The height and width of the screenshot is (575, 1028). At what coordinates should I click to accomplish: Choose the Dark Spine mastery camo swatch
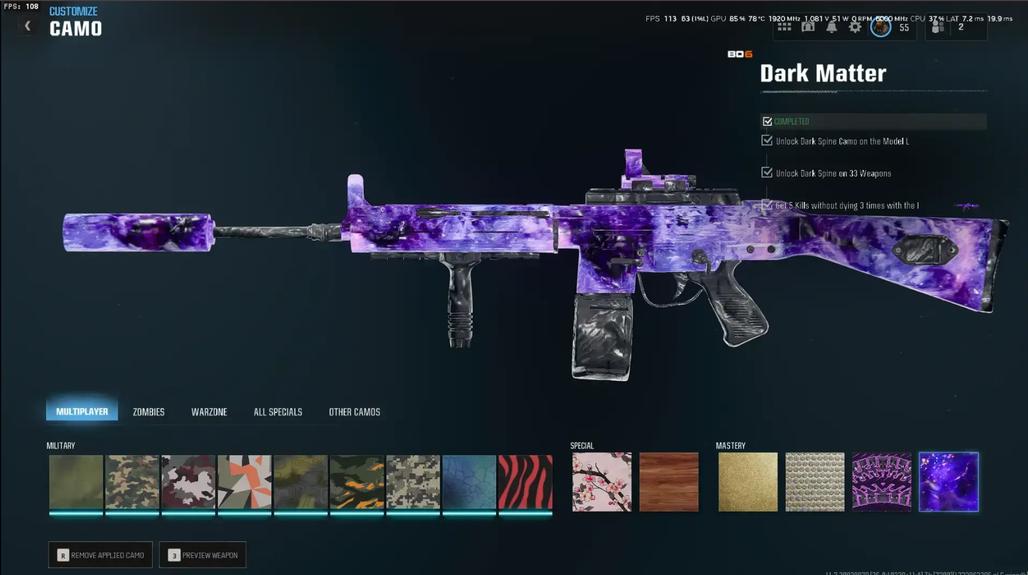pyautogui.click(x=881, y=482)
